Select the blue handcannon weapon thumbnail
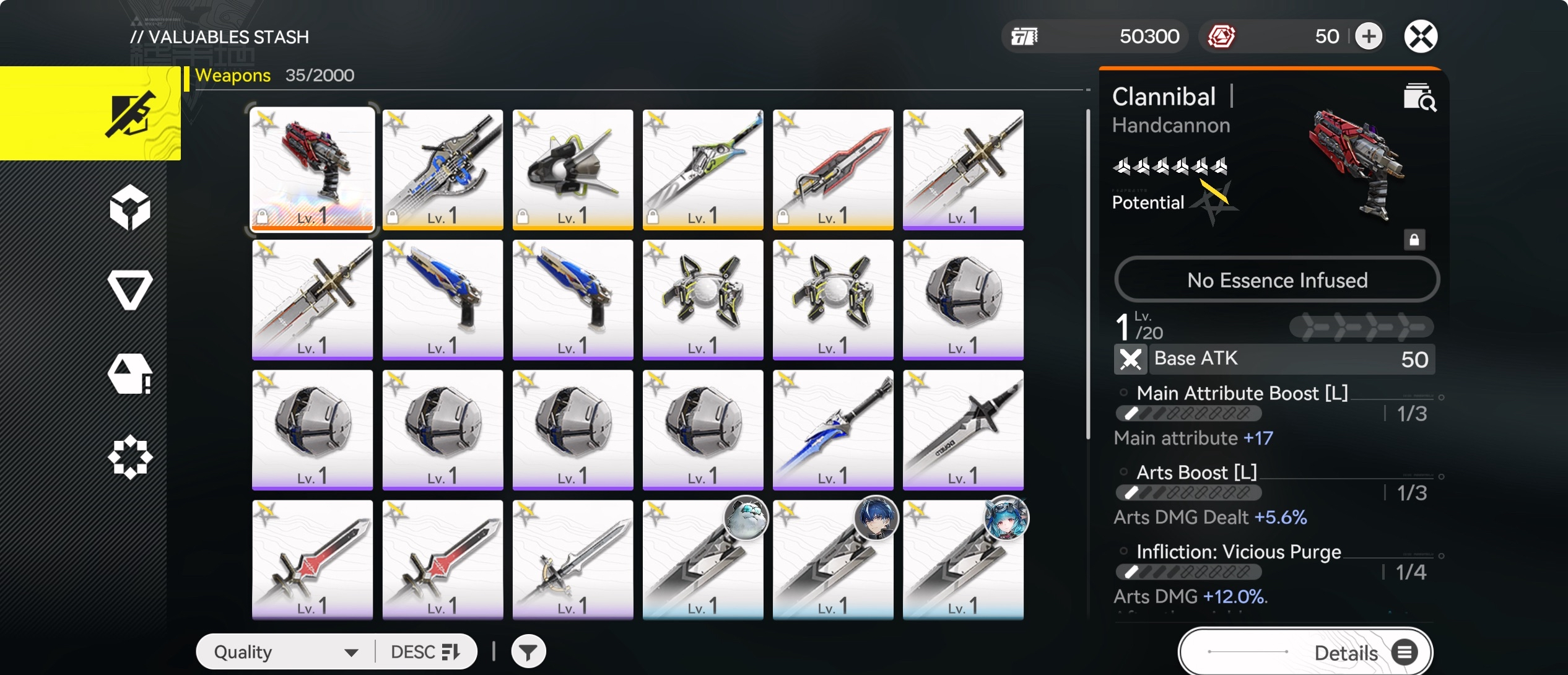1568x675 pixels. tap(443, 300)
